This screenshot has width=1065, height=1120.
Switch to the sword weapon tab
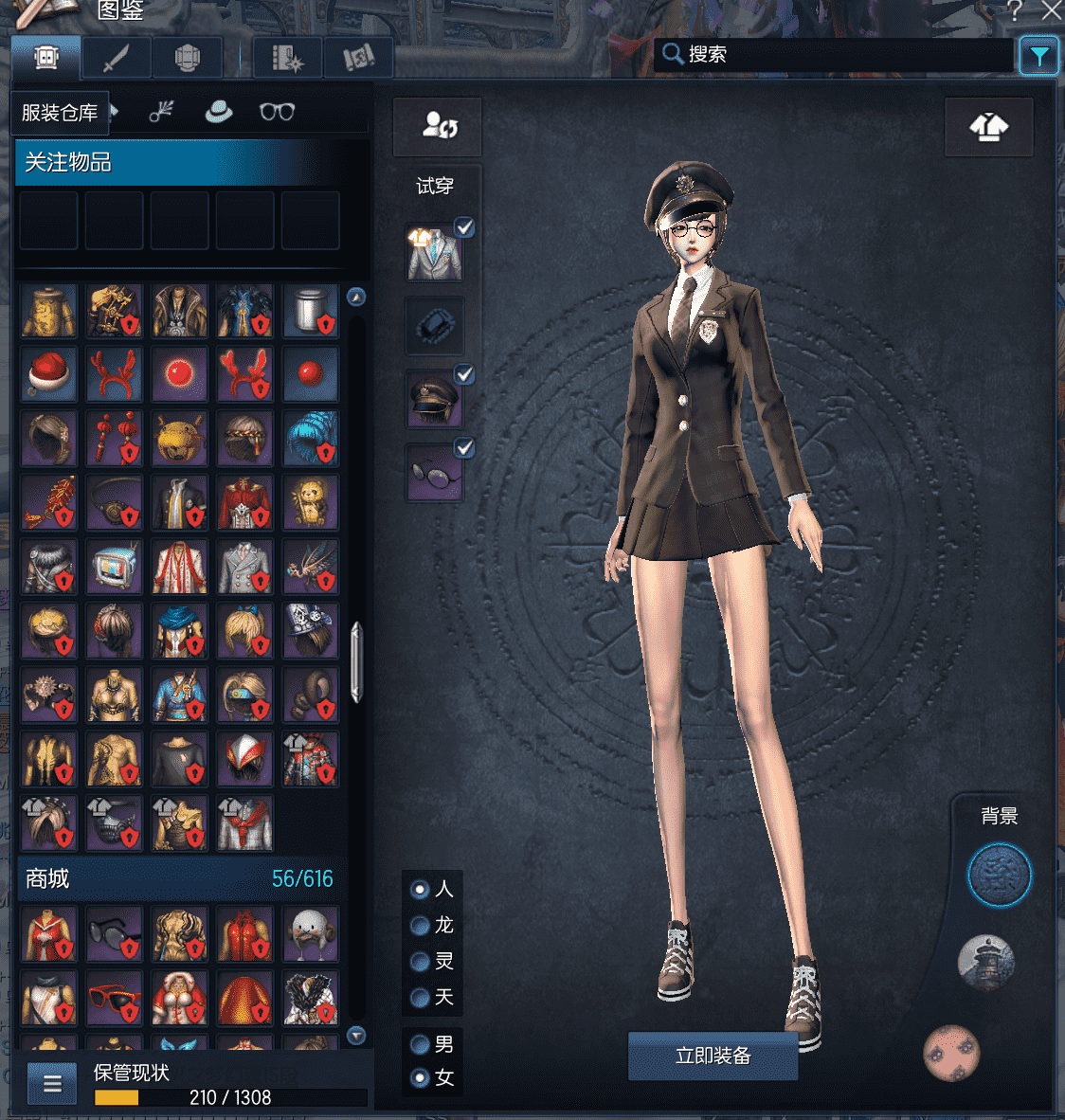pos(116,59)
